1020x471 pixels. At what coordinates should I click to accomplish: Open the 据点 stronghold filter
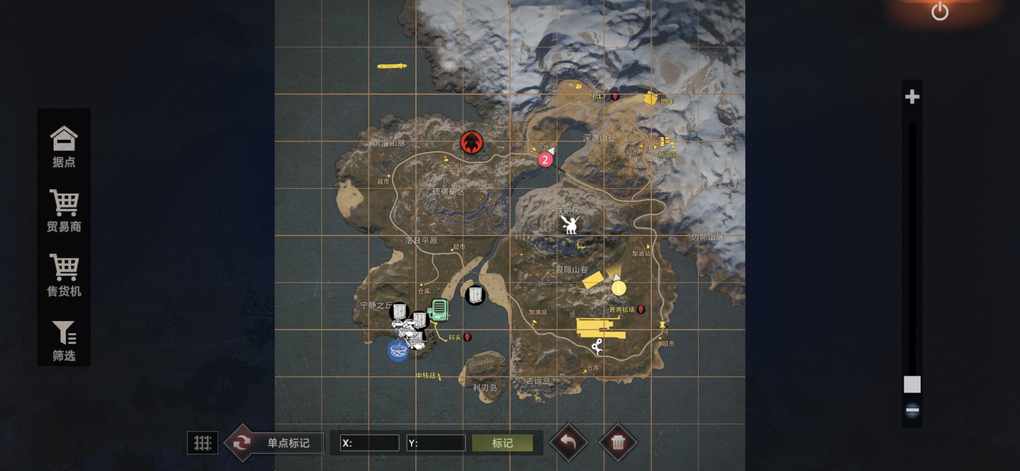click(64, 146)
